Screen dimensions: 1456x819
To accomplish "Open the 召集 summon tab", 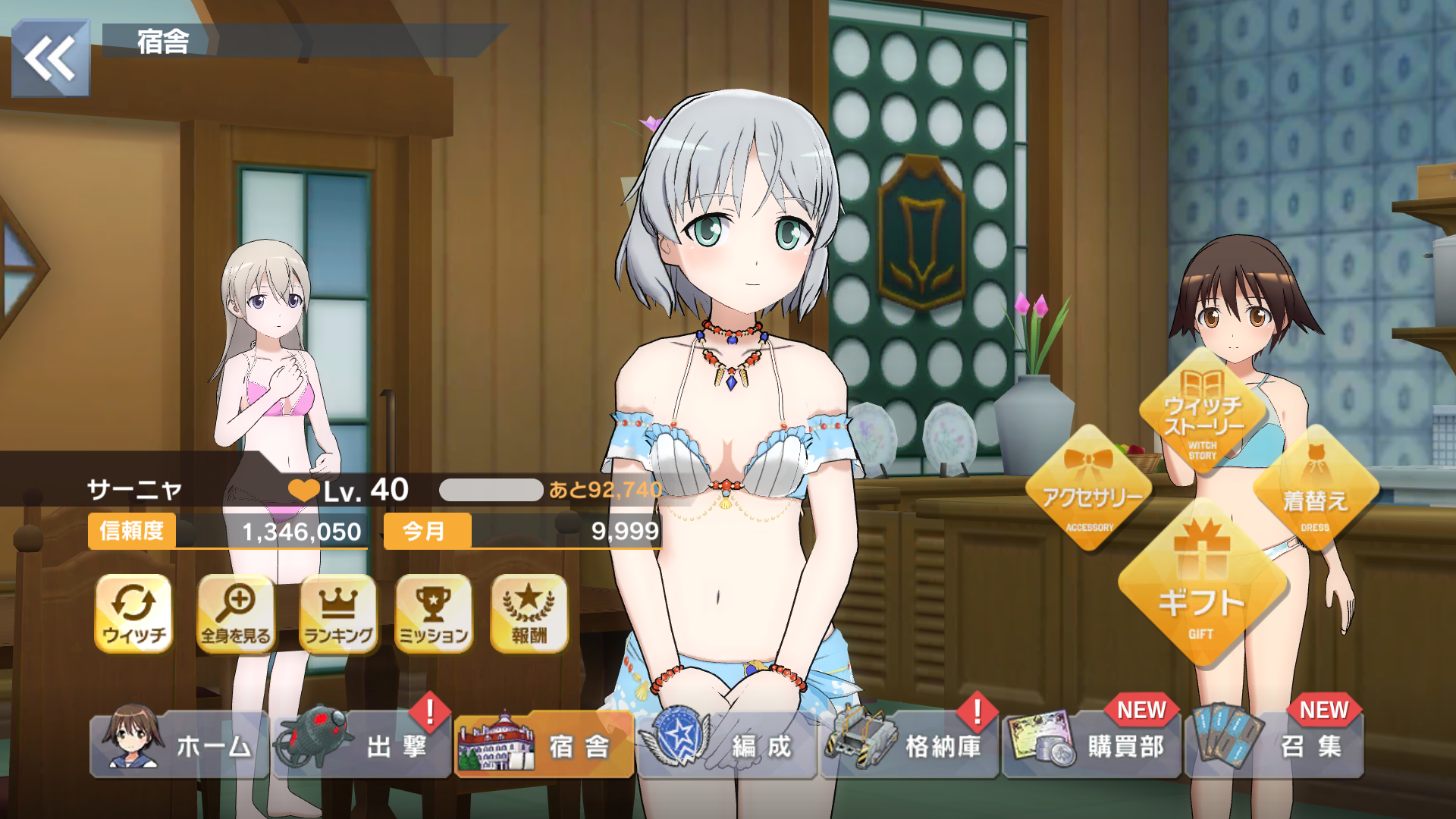I will [x=1275, y=745].
